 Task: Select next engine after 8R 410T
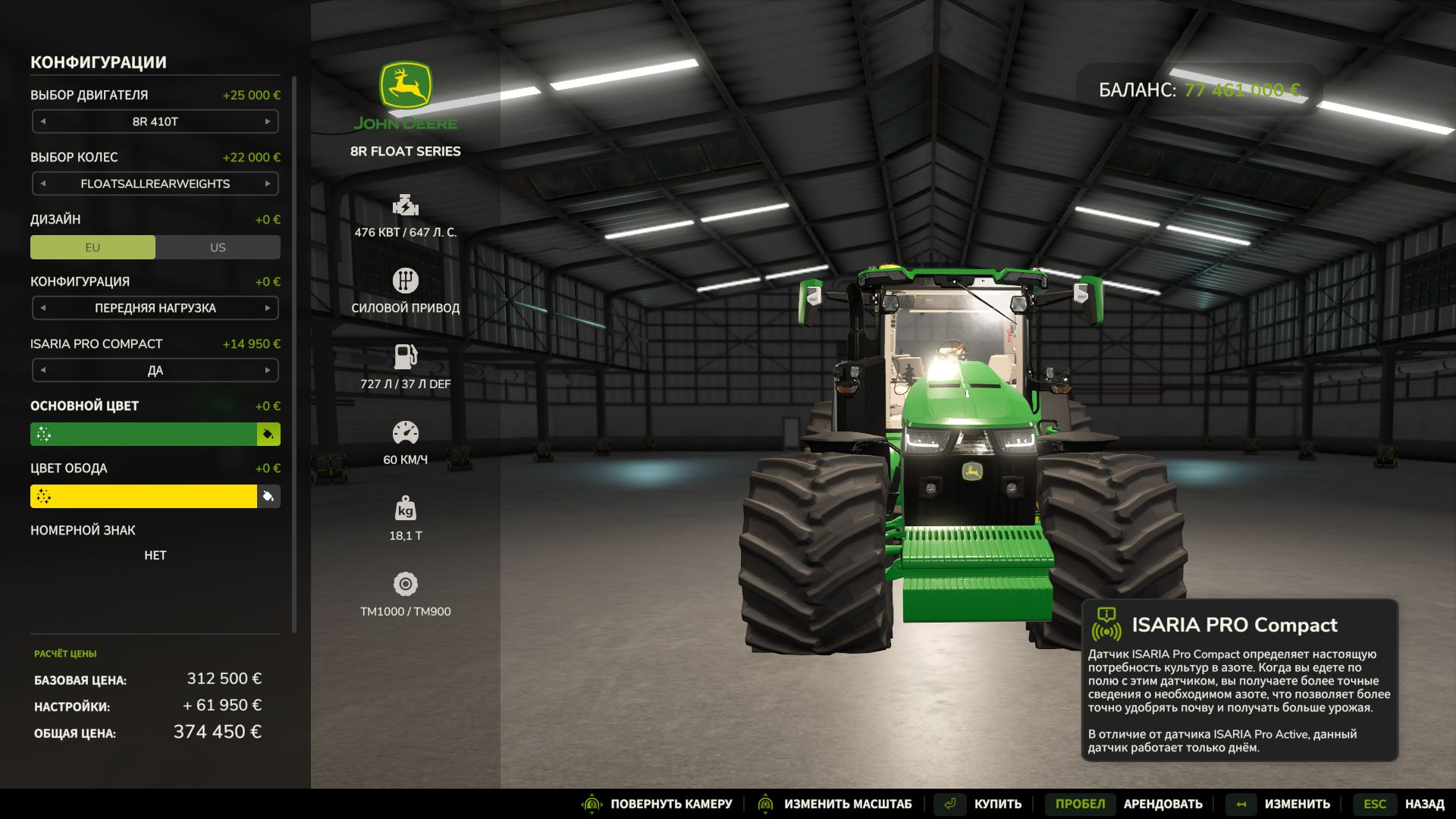point(268,121)
